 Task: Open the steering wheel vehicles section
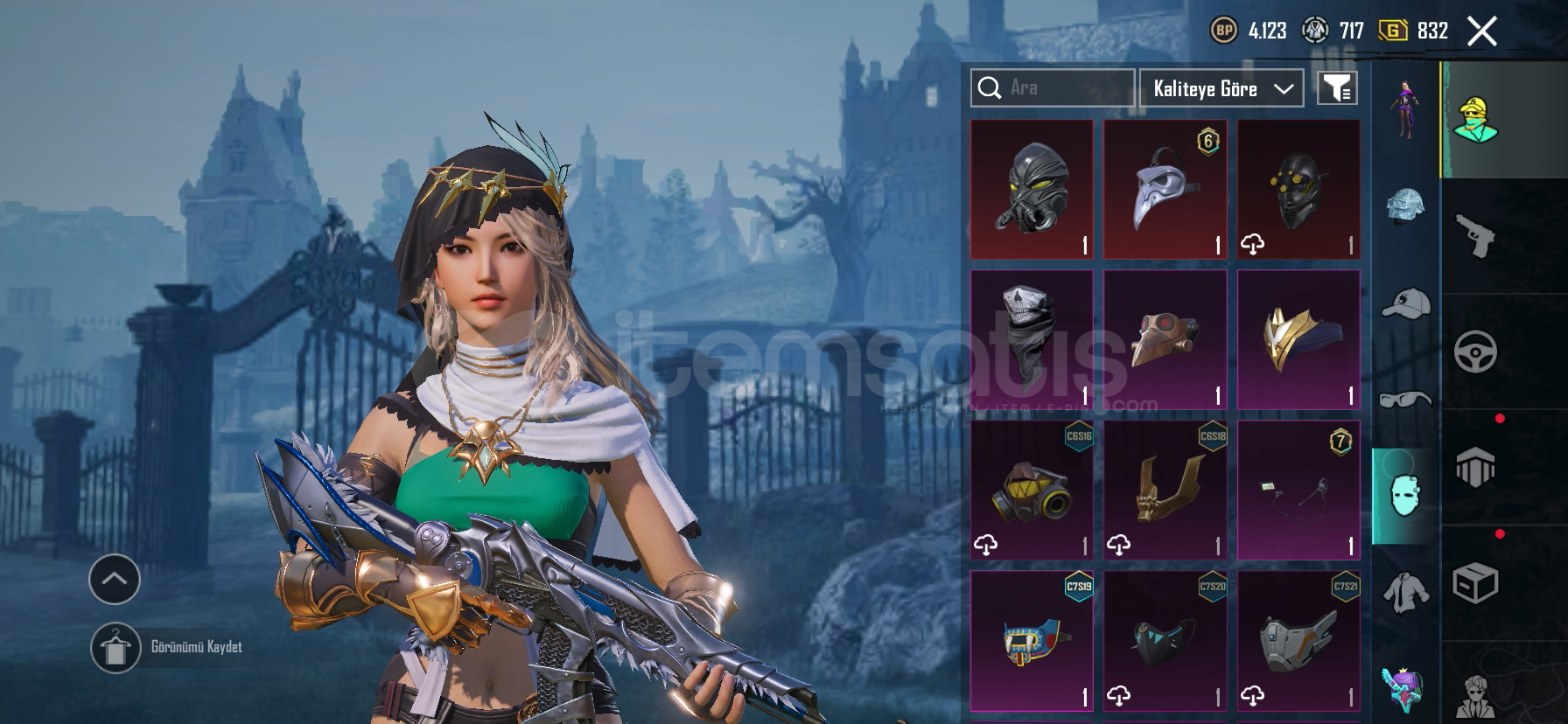click(1475, 352)
